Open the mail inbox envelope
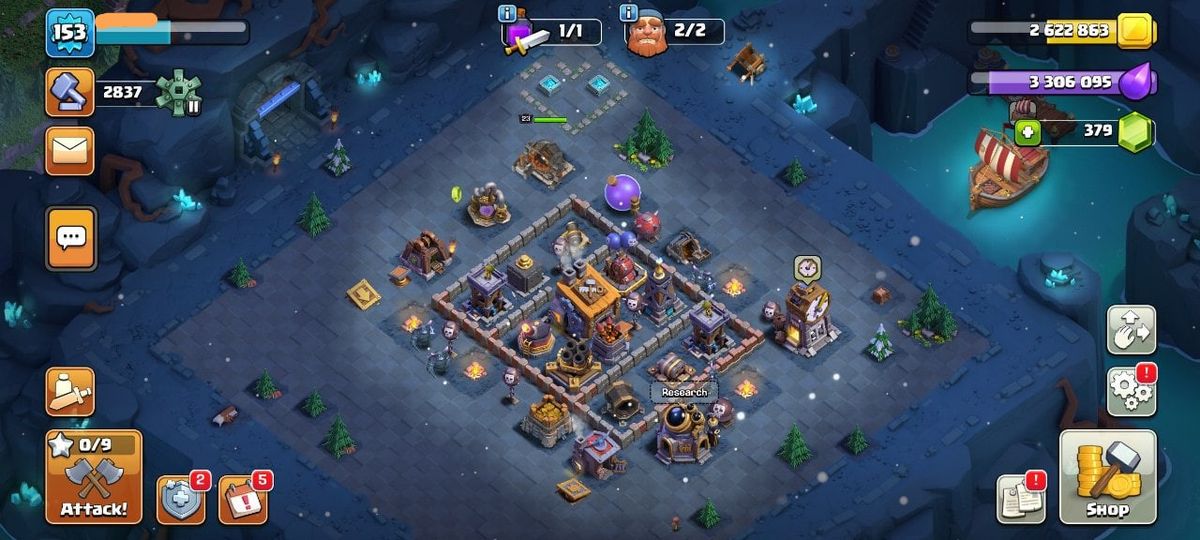Screen dimensions: 1200x540 (x=70, y=151)
